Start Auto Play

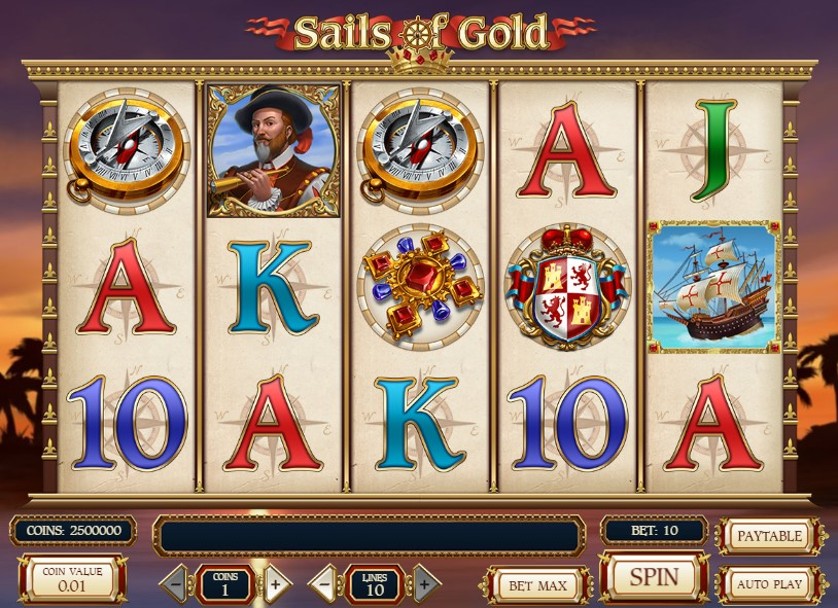pyautogui.click(x=769, y=583)
